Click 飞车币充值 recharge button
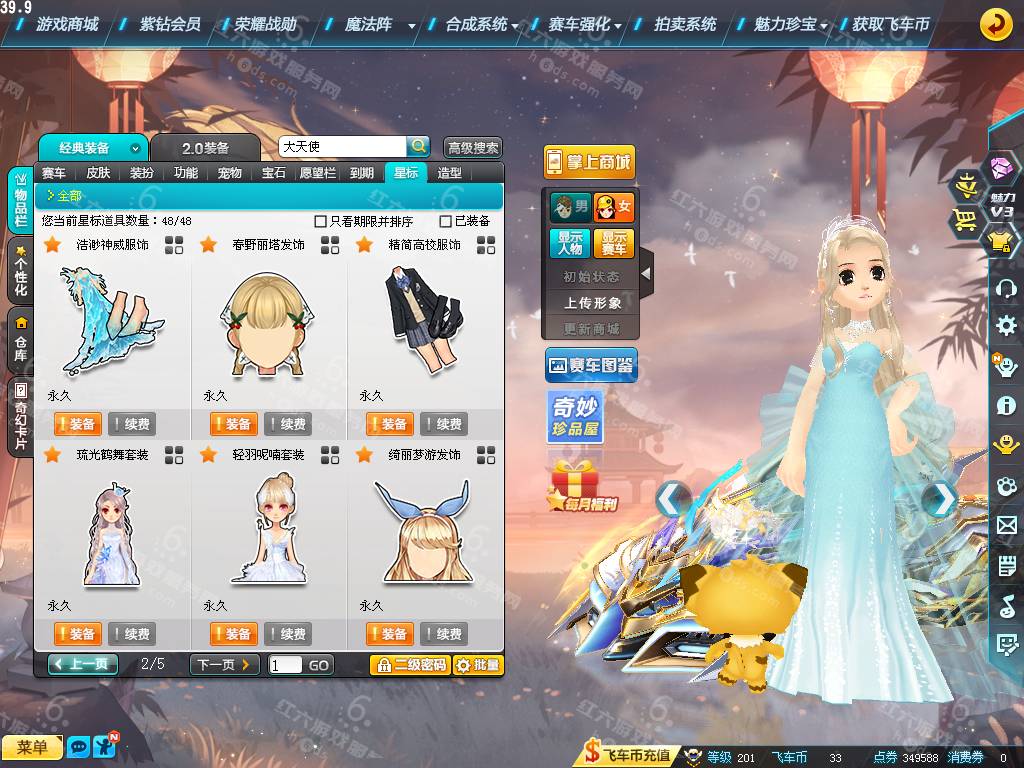This screenshot has width=1024, height=768. (628, 756)
